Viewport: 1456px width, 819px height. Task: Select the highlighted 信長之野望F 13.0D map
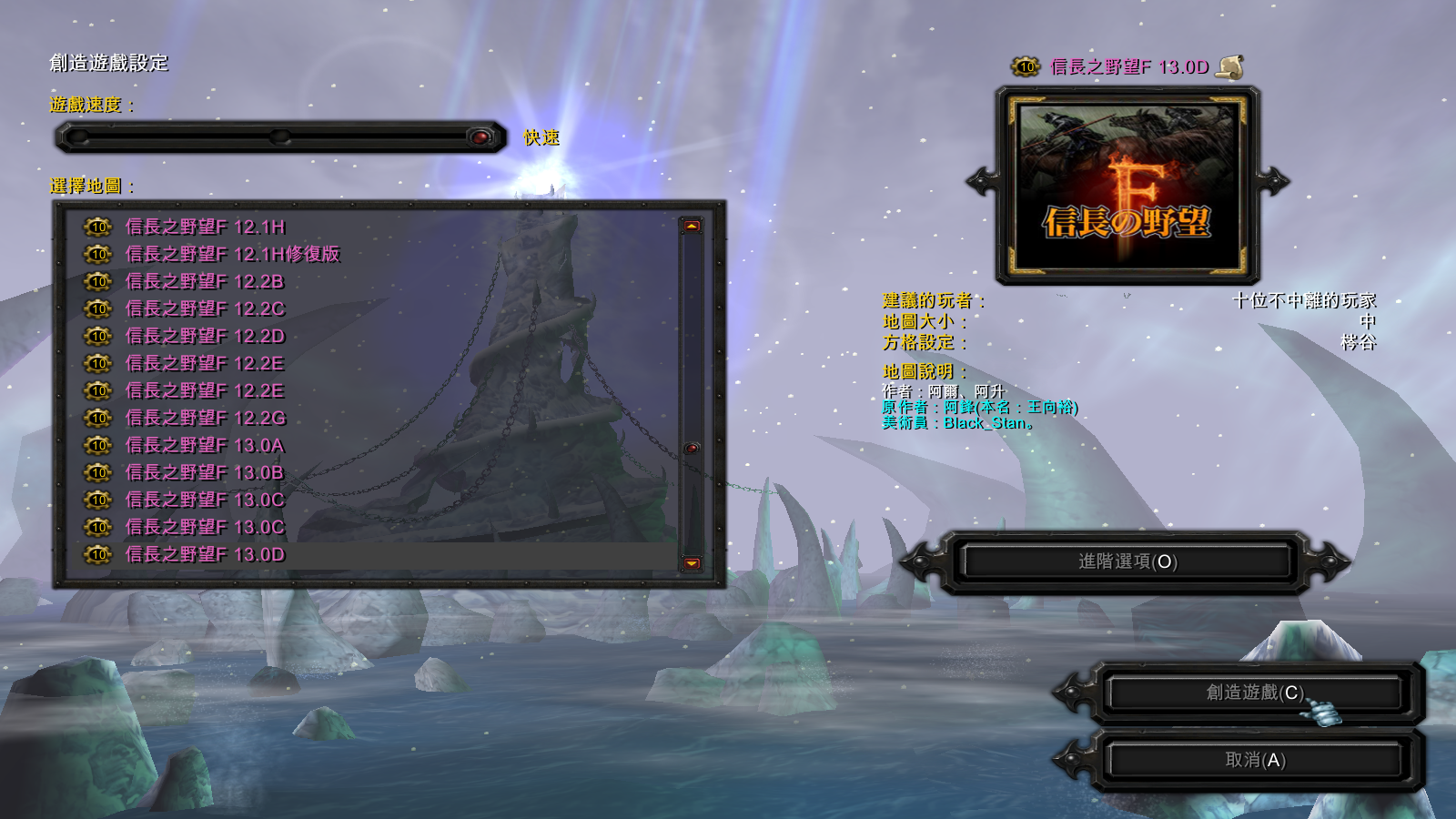(205, 554)
